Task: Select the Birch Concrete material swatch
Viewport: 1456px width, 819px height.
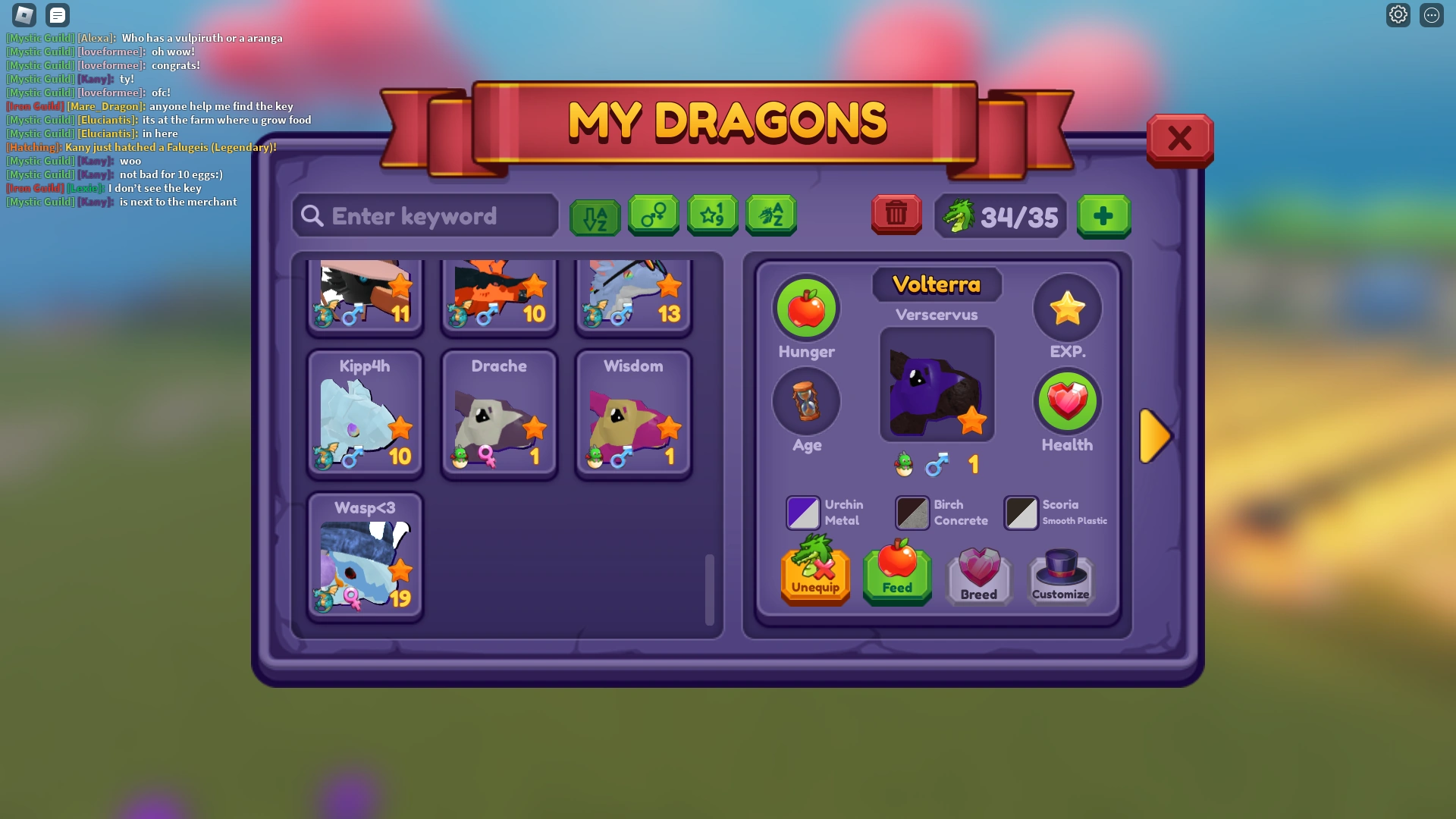Action: pyautogui.click(x=912, y=512)
